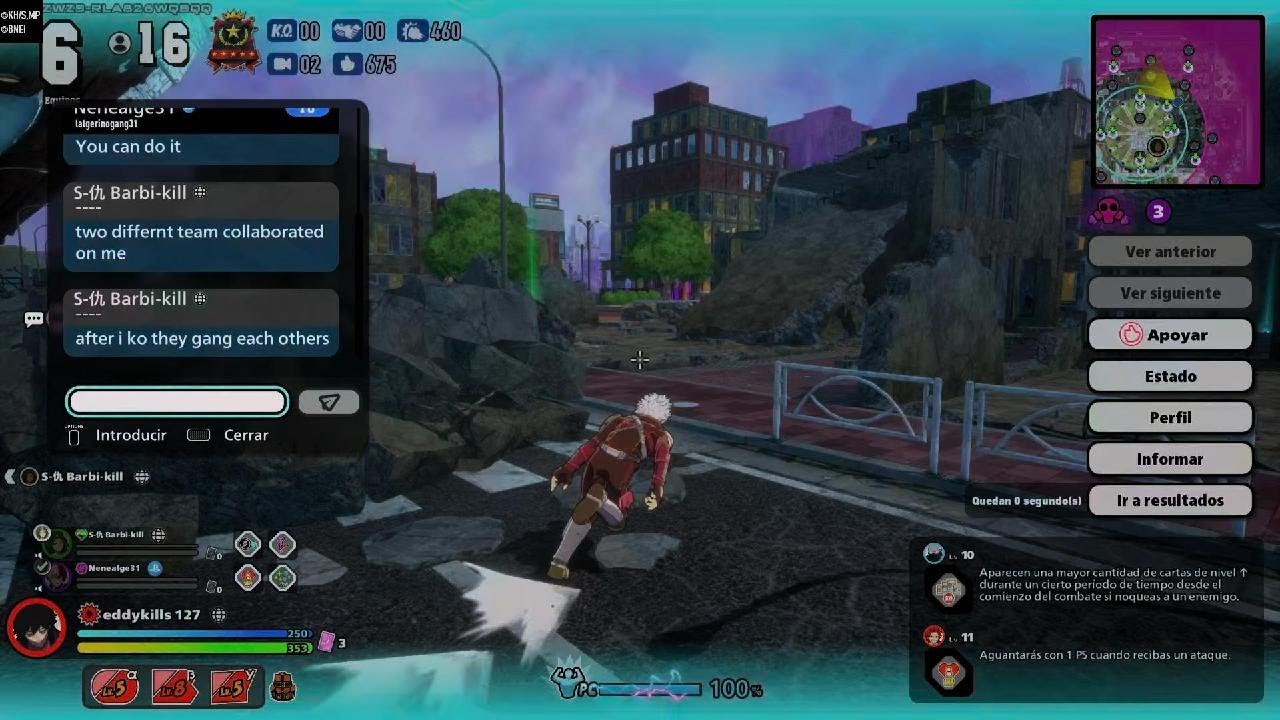The image size is (1280, 720).
Task: Go to results with Ir a resultados
Action: tap(1170, 500)
